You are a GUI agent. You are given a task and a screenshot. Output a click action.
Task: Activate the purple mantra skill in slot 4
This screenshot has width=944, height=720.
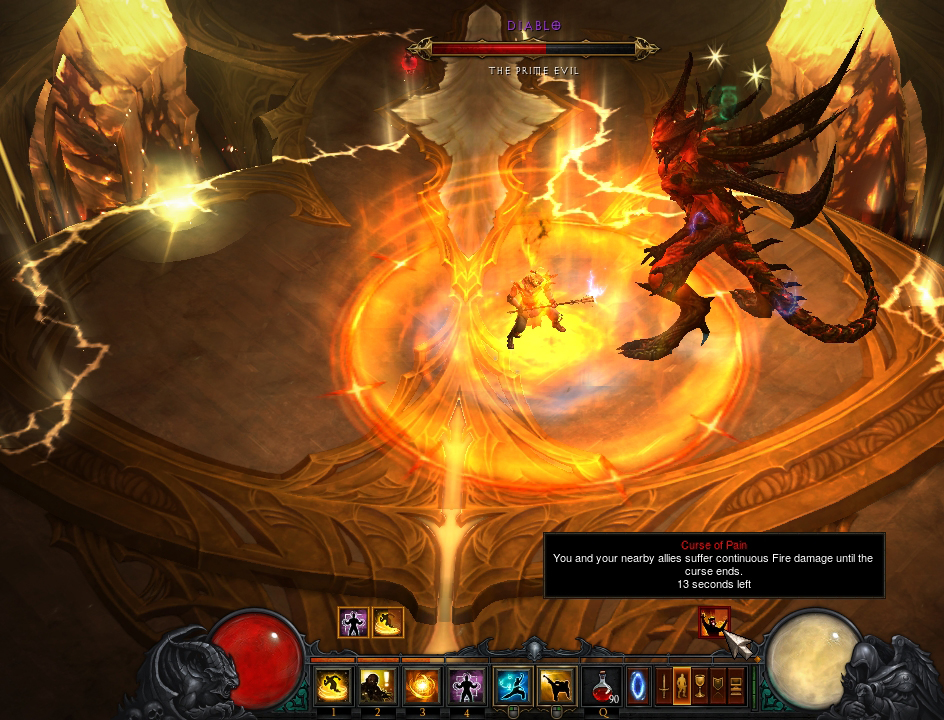[466, 685]
